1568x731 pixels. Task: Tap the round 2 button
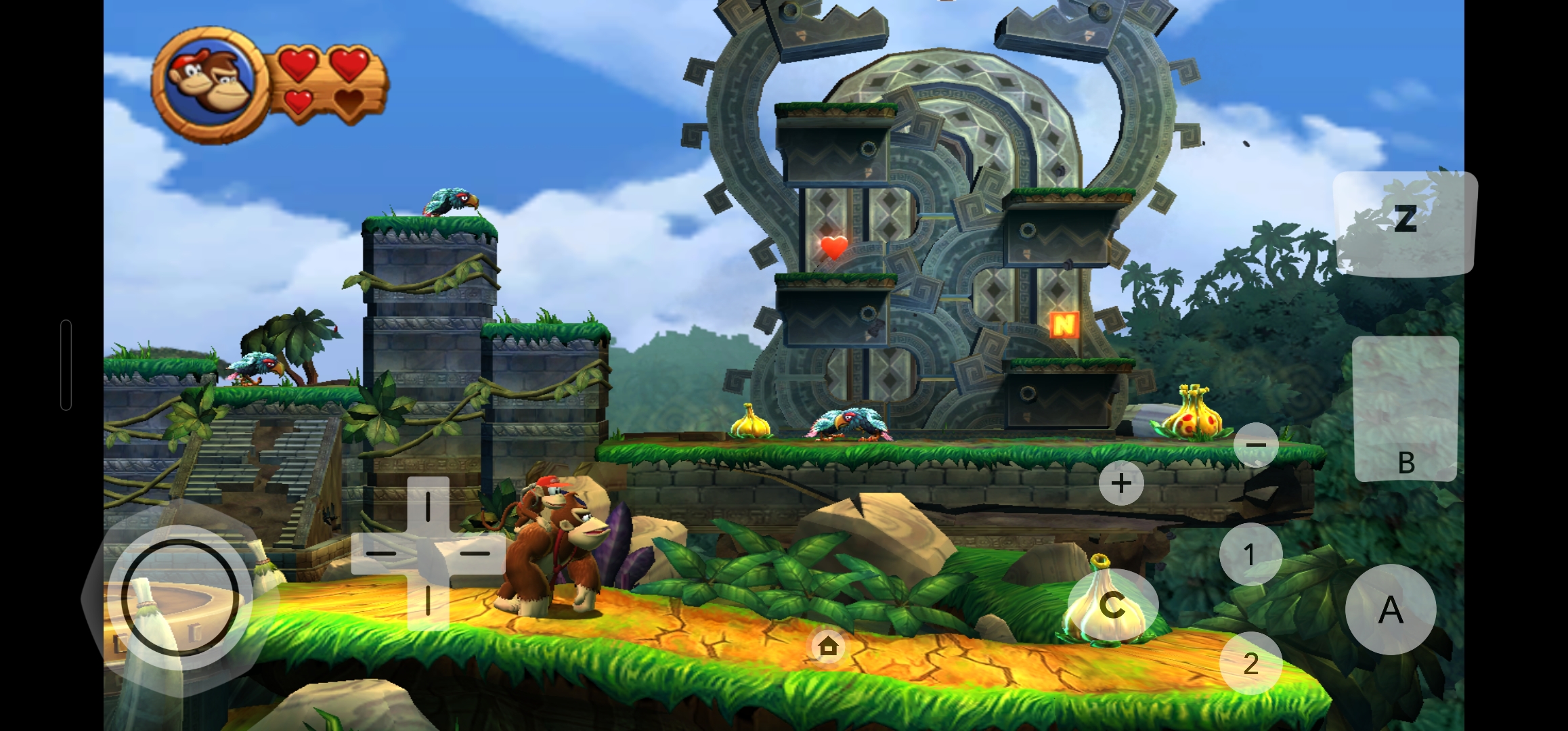tap(1250, 663)
